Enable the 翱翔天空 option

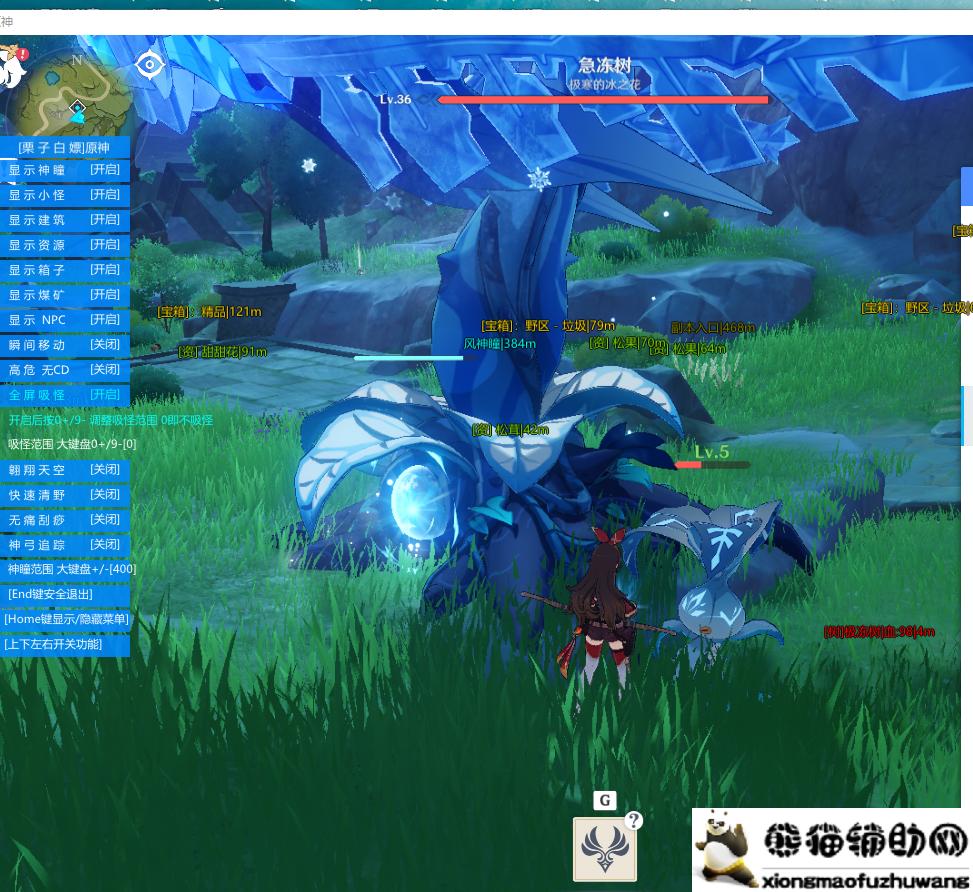[65, 470]
